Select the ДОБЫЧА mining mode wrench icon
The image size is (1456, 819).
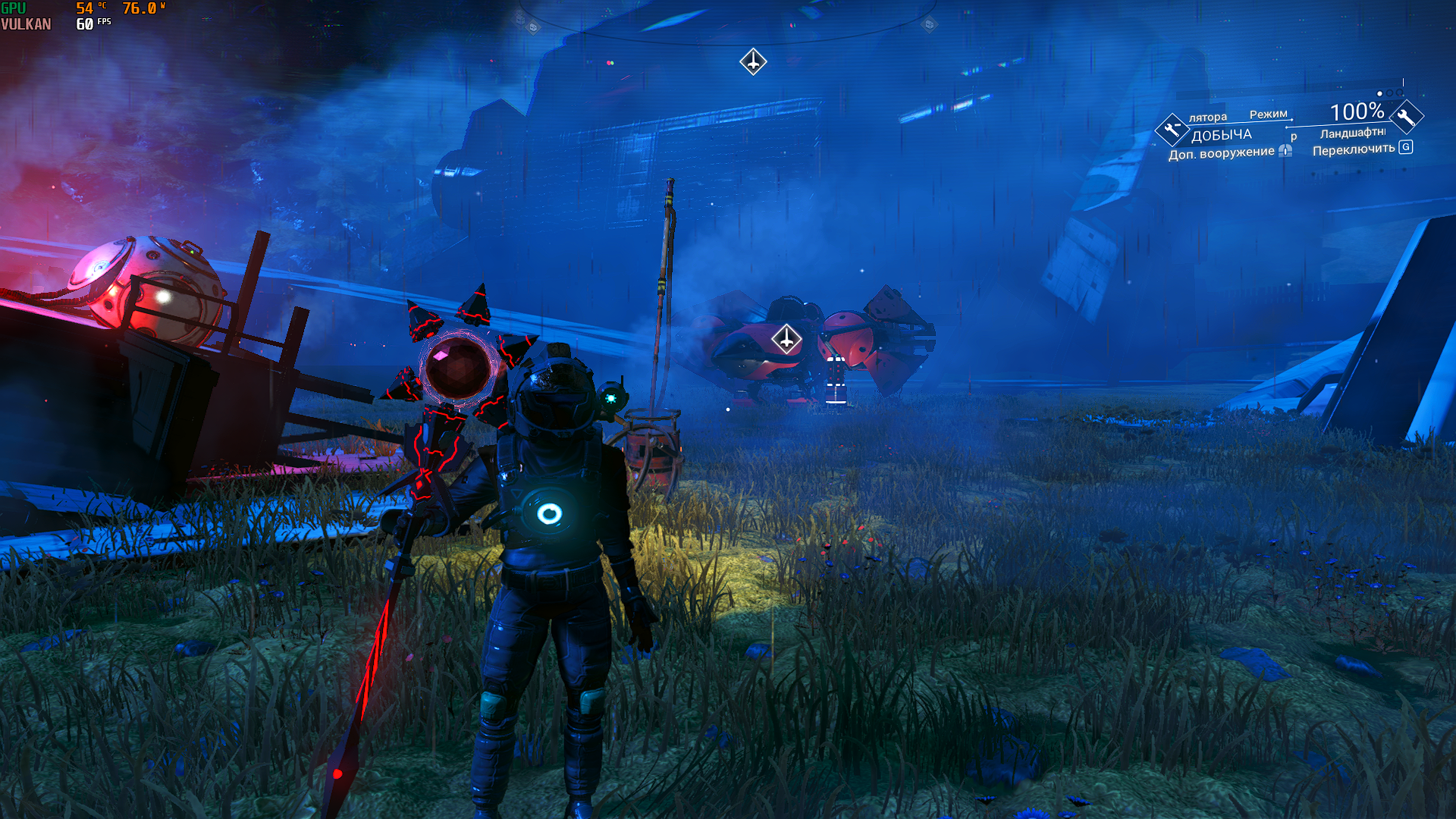(x=1172, y=130)
